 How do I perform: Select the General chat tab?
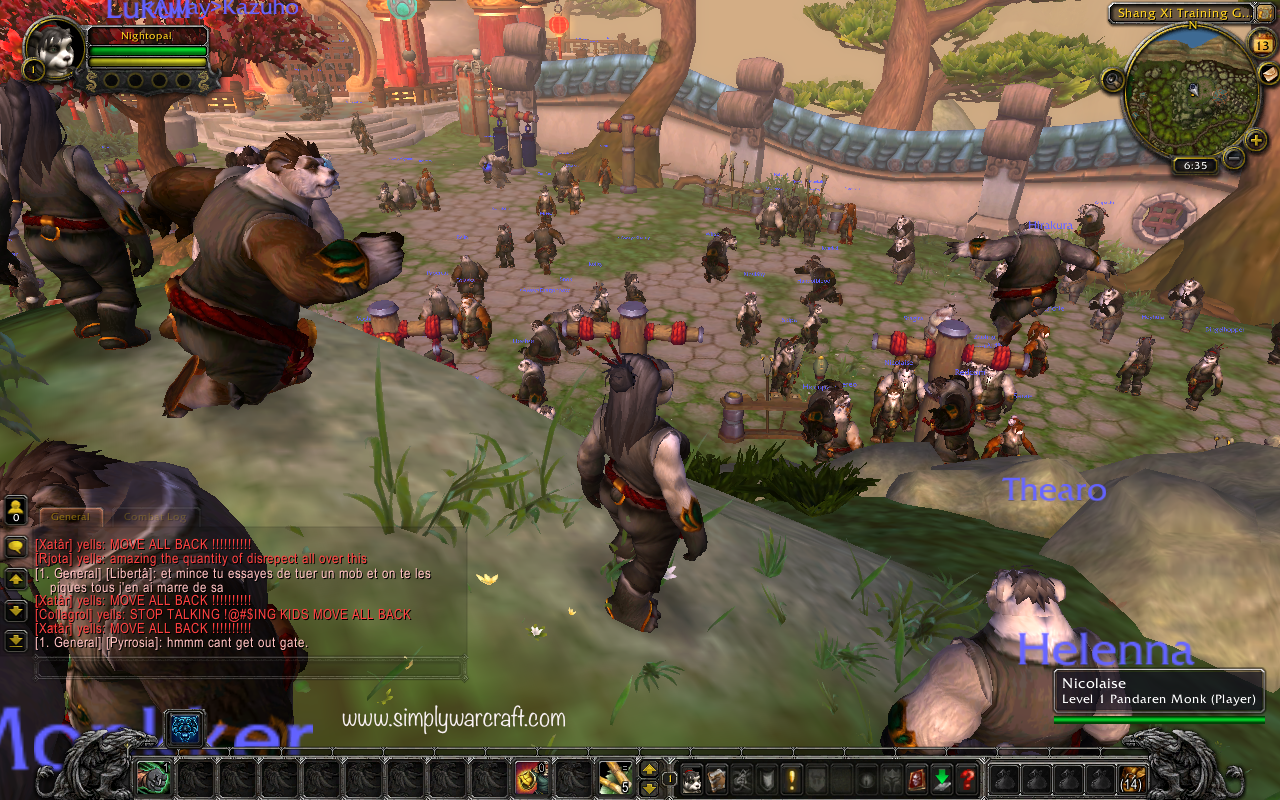coord(70,517)
